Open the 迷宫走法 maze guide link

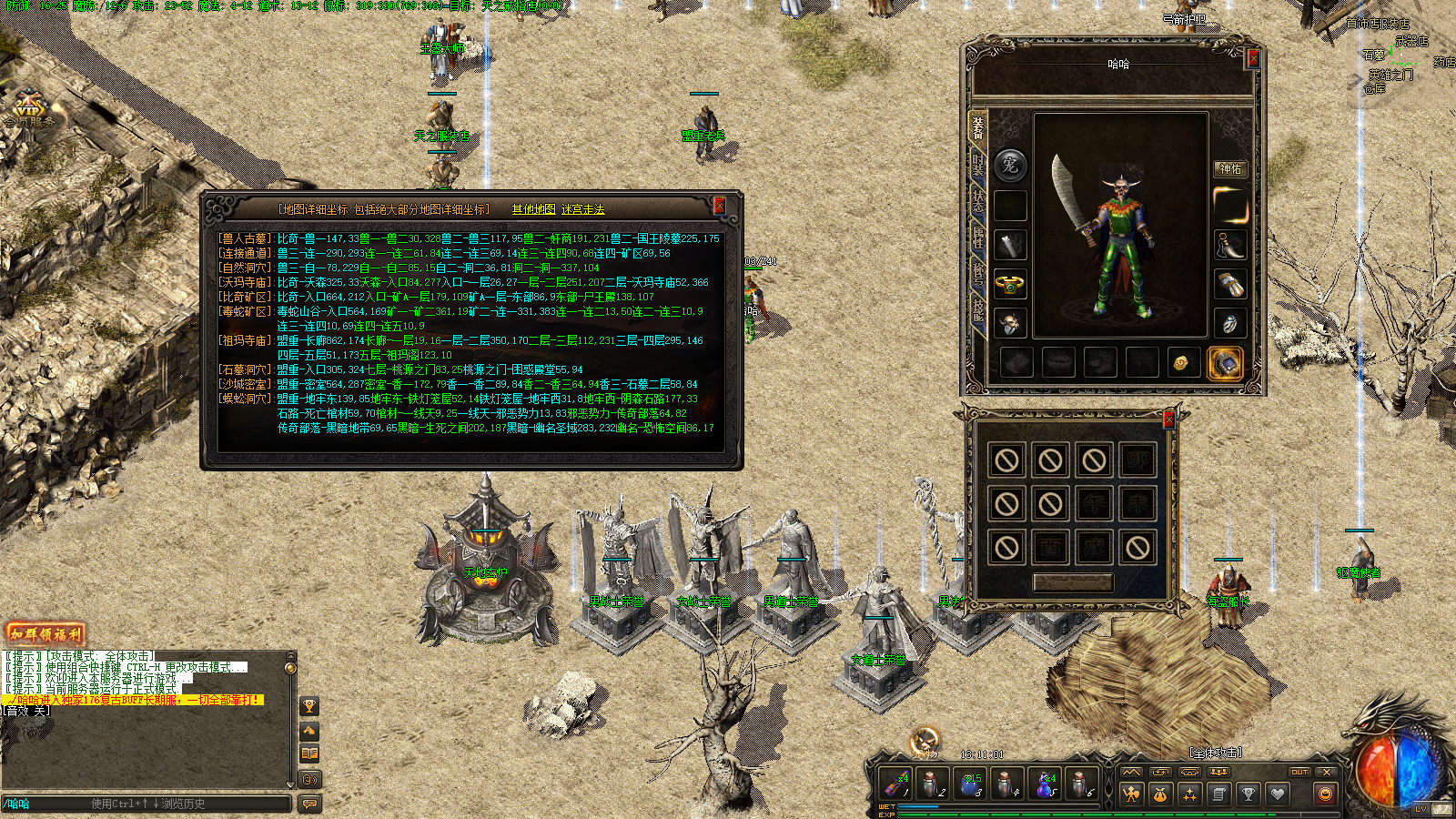[582, 209]
